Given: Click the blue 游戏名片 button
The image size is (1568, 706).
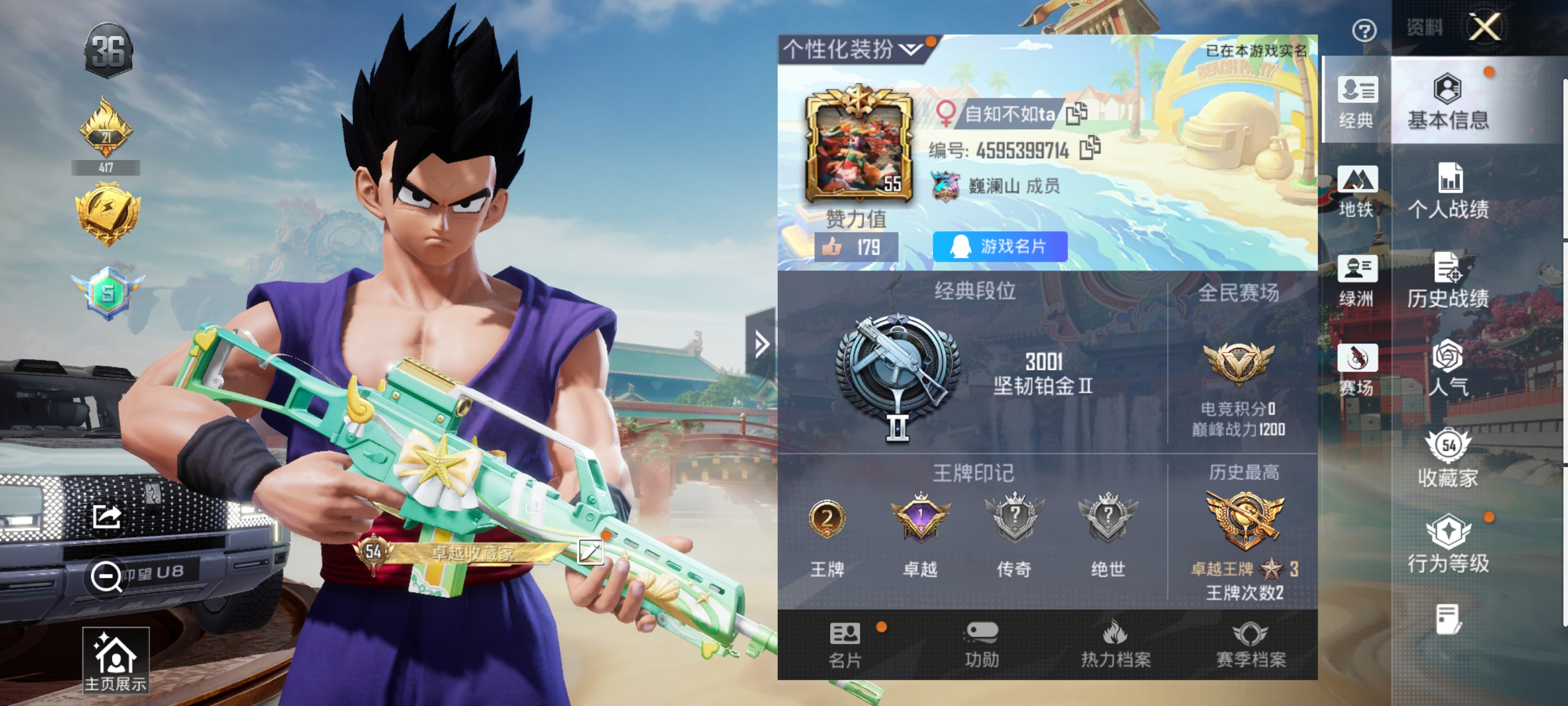Looking at the screenshot, I should tap(1000, 247).
